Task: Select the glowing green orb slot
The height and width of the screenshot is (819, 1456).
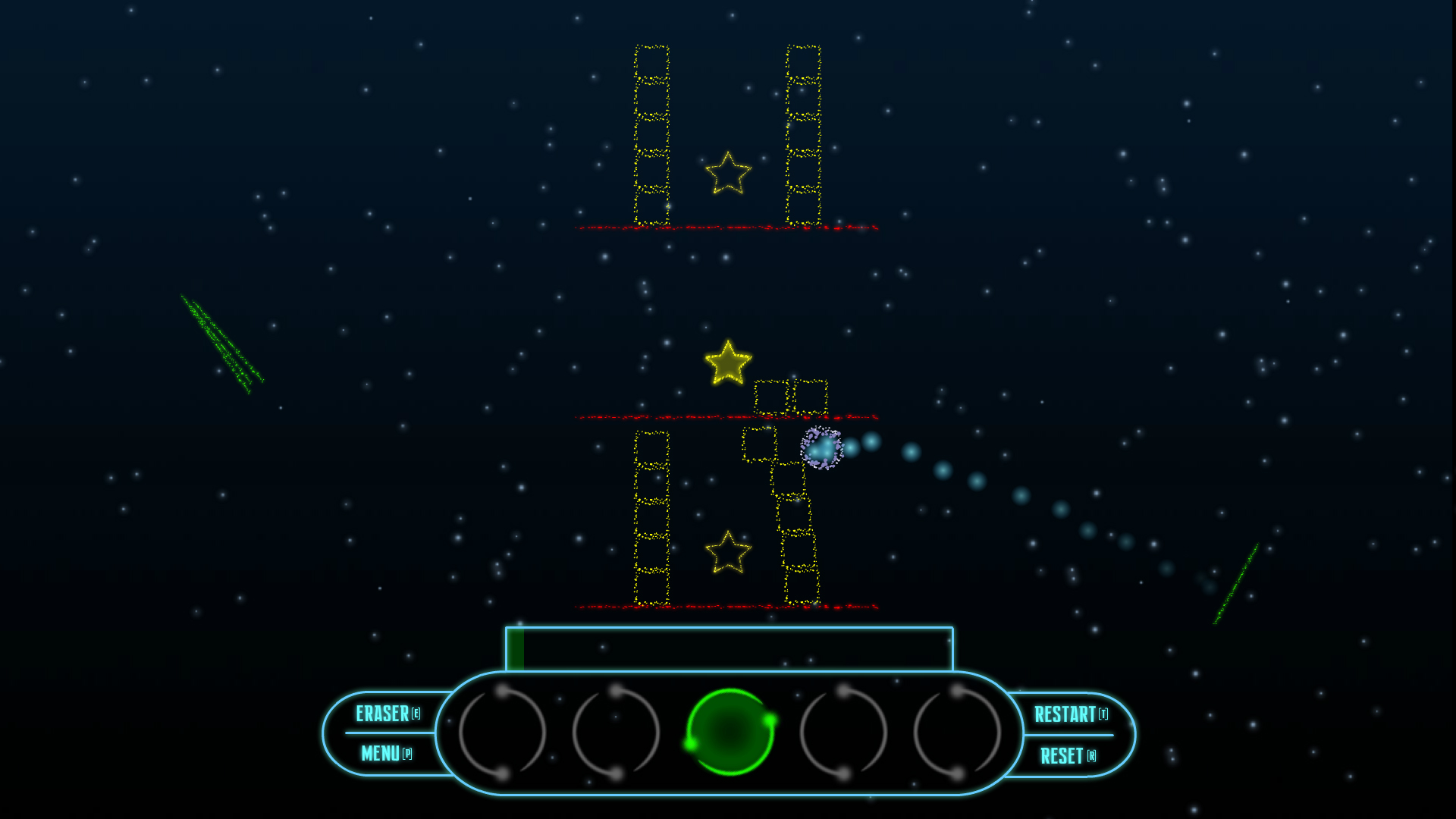Action: [x=730, y=732]
